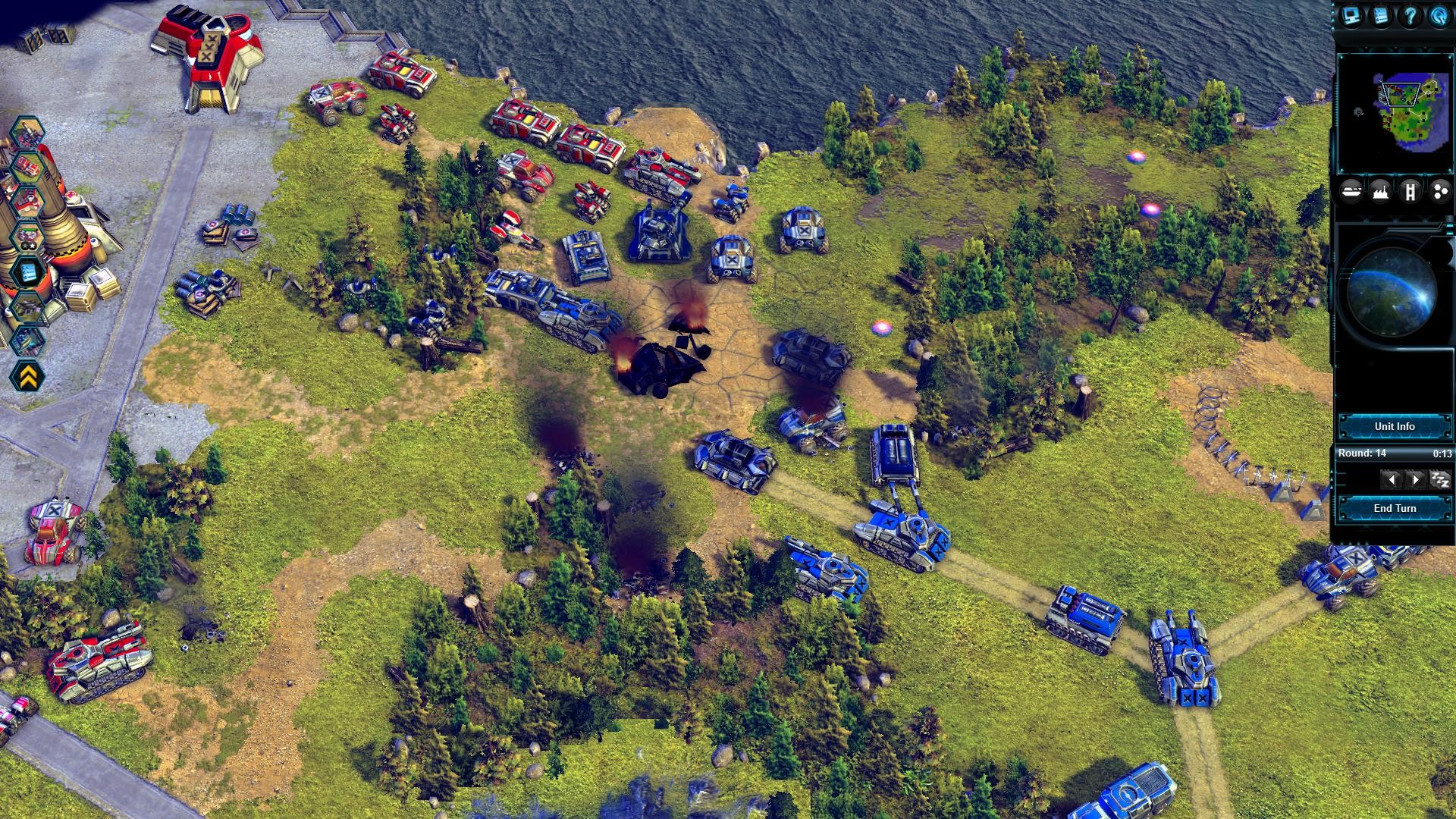This screenshot has height=819, width=1456.
Task: Open the game options monitor icon
Action: [x=1352, y=16]
